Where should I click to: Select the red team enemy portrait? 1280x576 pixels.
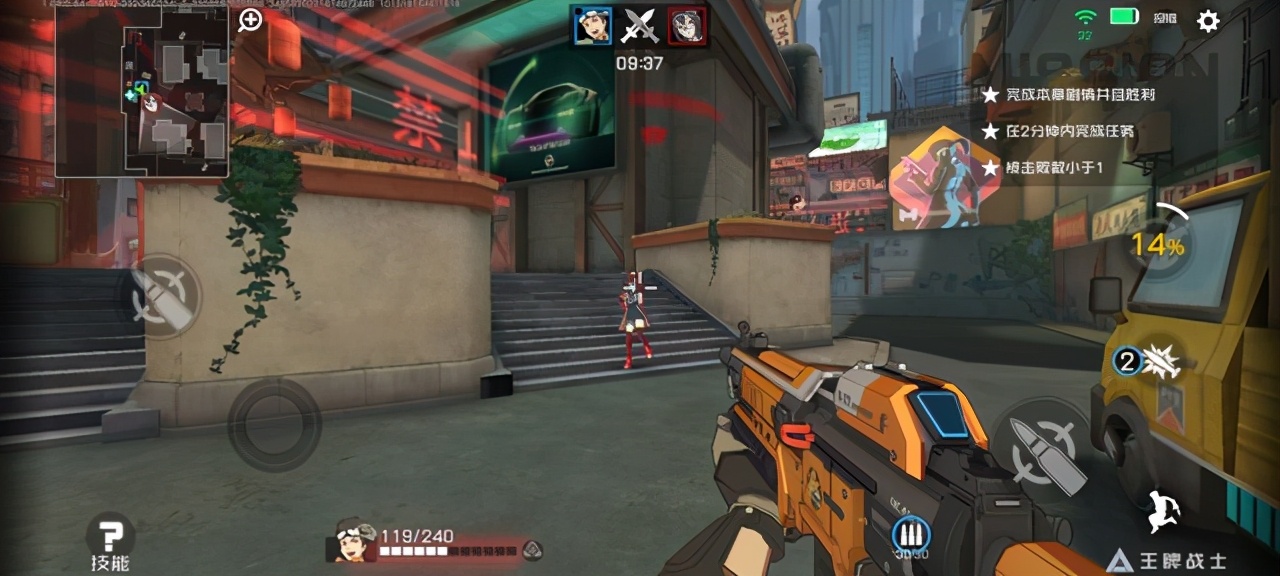click(687, 26)
